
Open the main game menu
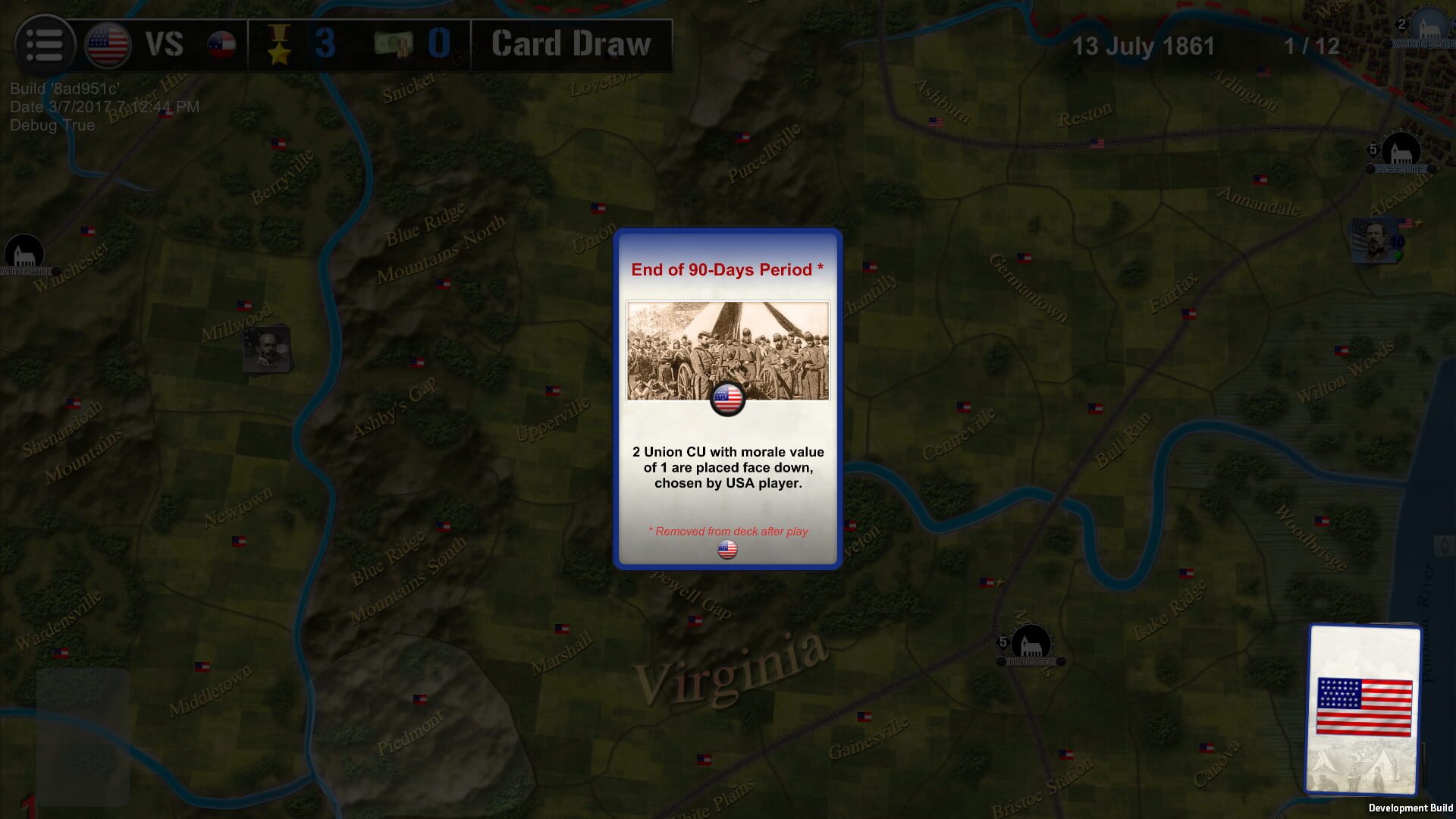[45, 43]
